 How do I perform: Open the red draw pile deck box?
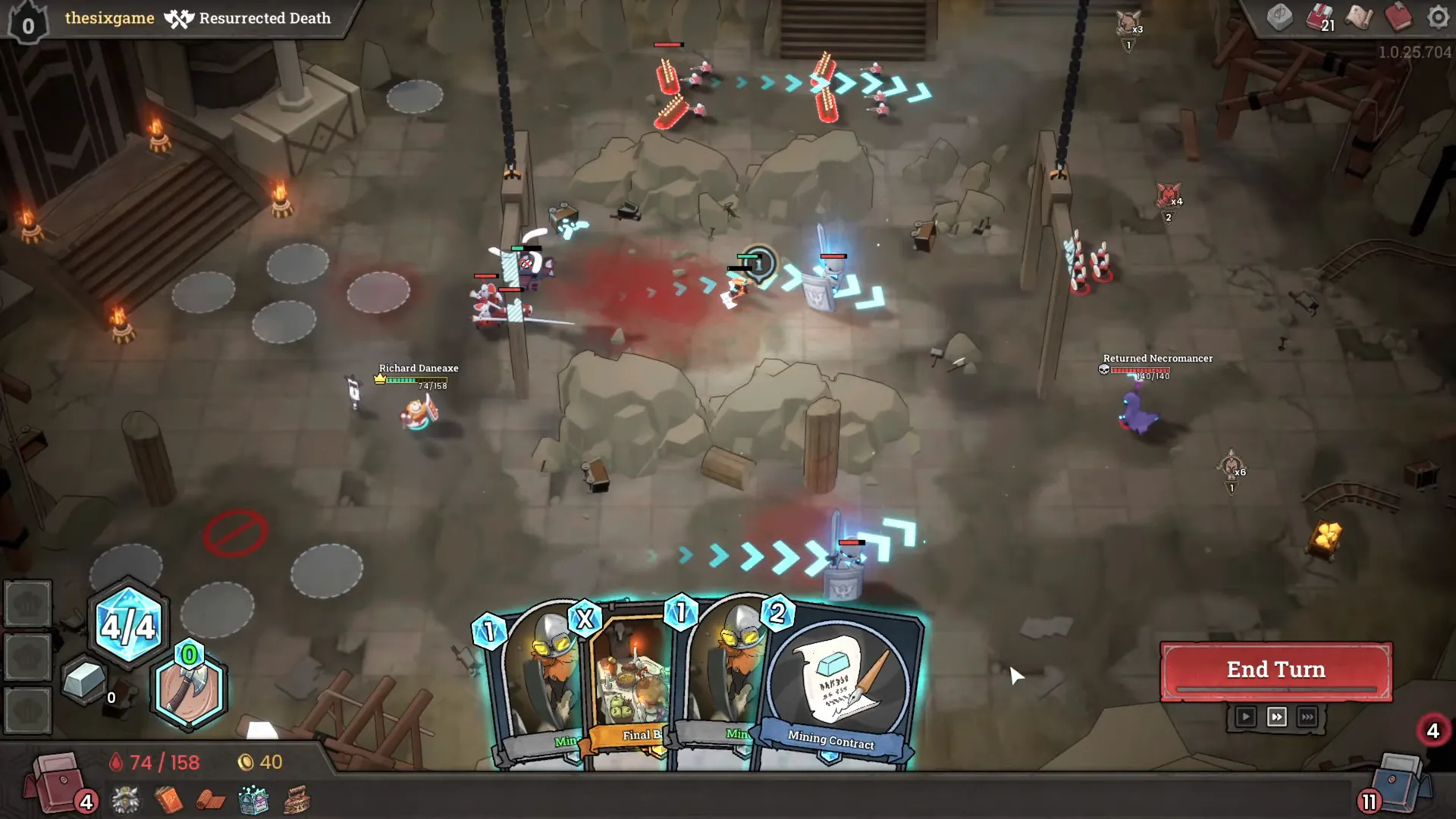(57, 781)
